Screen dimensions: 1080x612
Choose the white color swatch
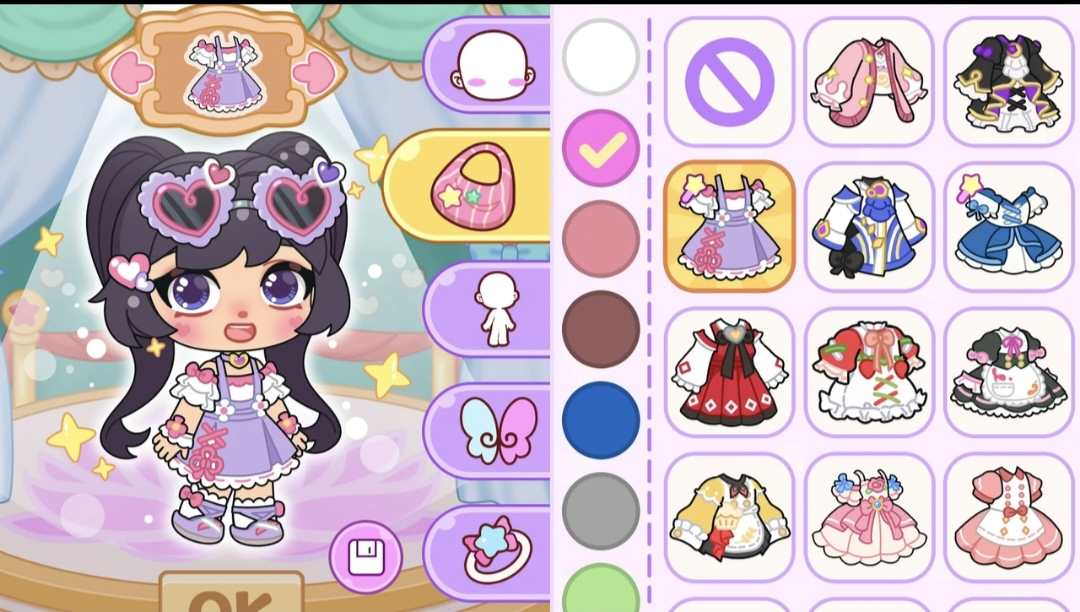[x=601, y=57]
